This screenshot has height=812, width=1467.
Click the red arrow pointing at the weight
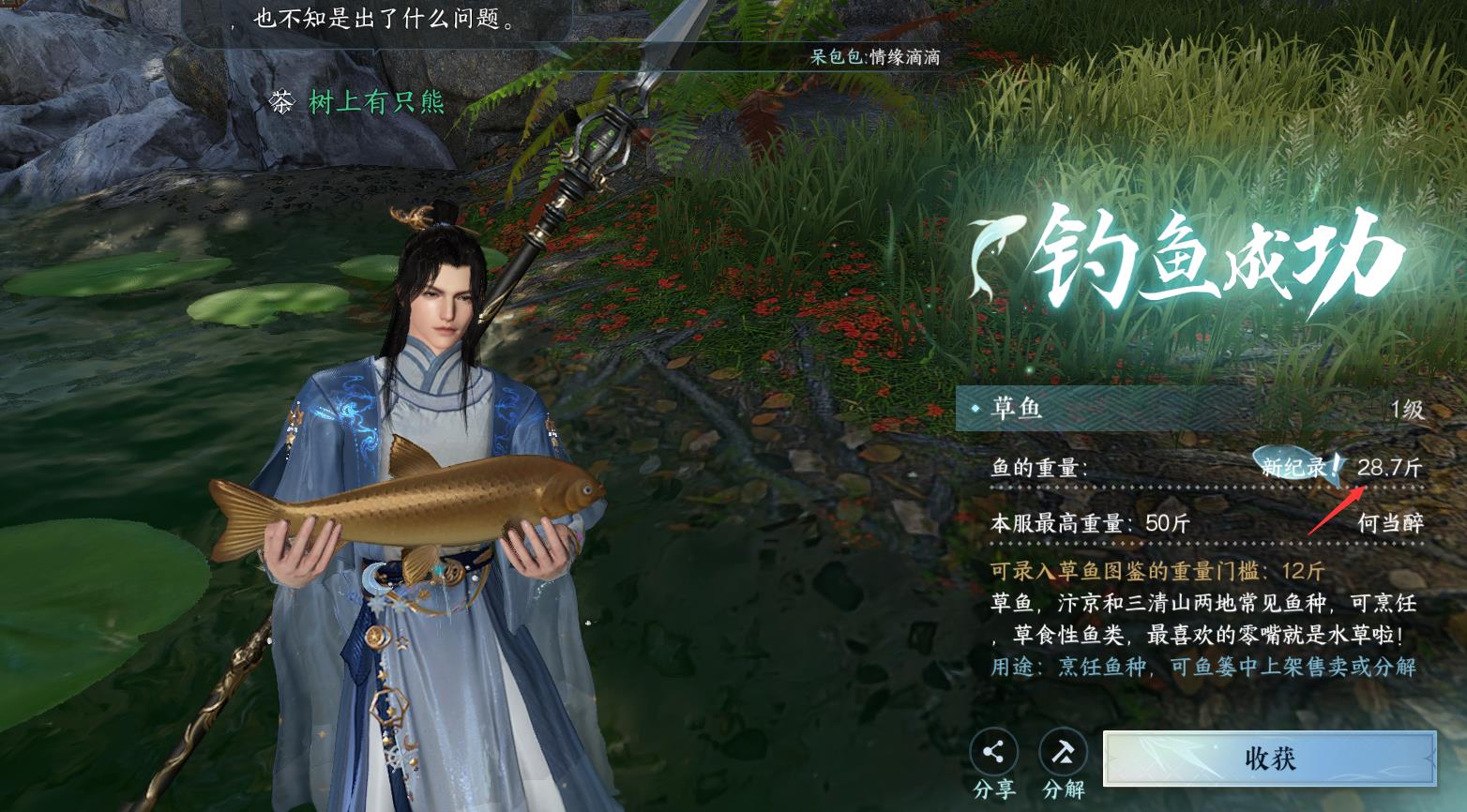point(1337,511)
